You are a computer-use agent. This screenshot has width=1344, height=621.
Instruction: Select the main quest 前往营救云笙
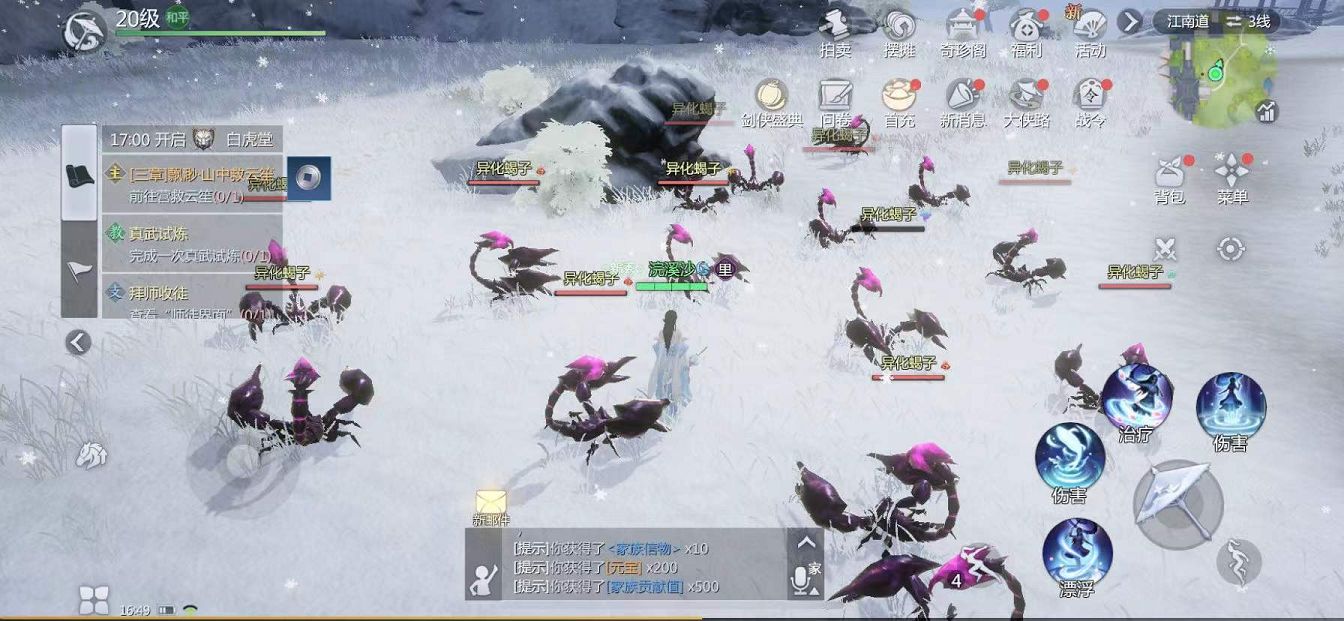pos(190,184)
